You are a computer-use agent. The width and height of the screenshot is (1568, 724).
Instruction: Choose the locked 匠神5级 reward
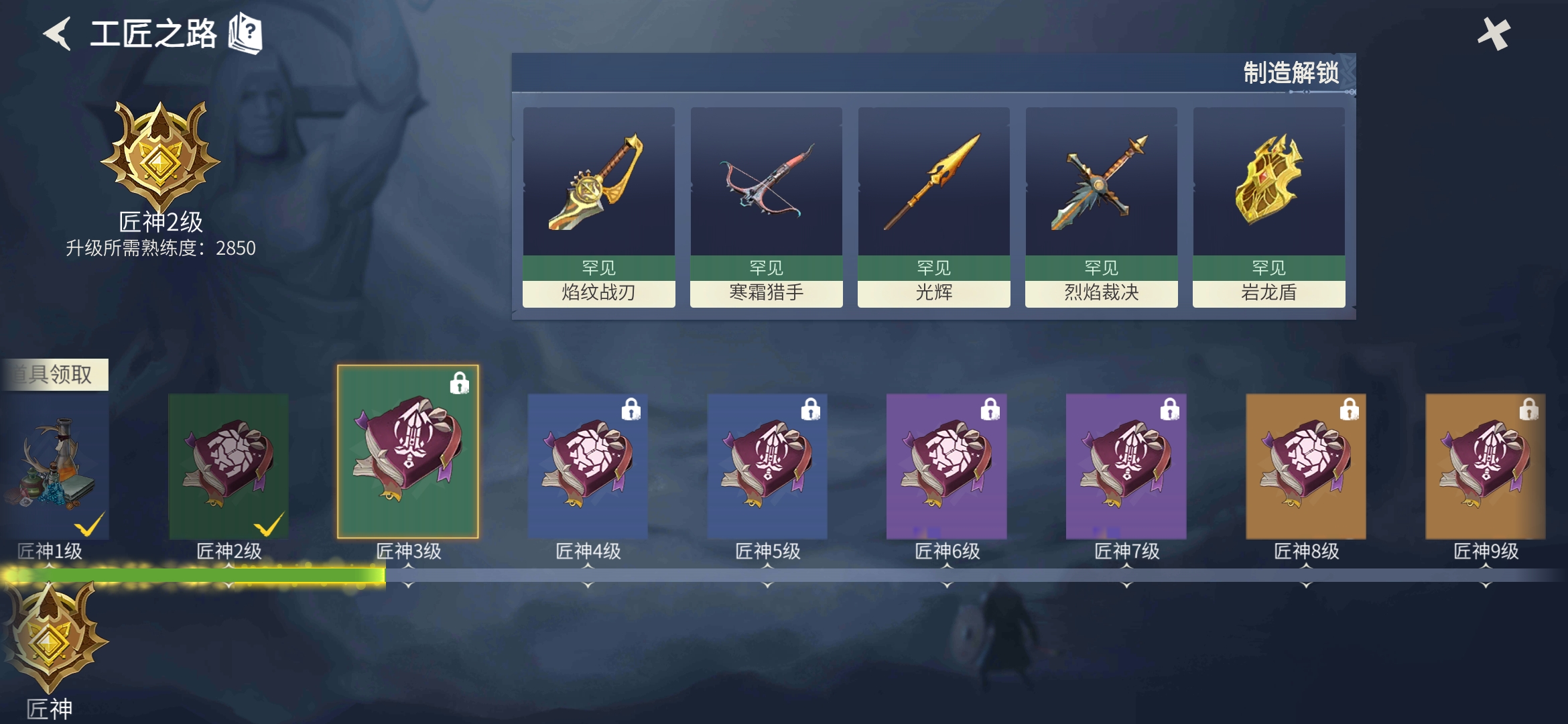tap(767, 466)
